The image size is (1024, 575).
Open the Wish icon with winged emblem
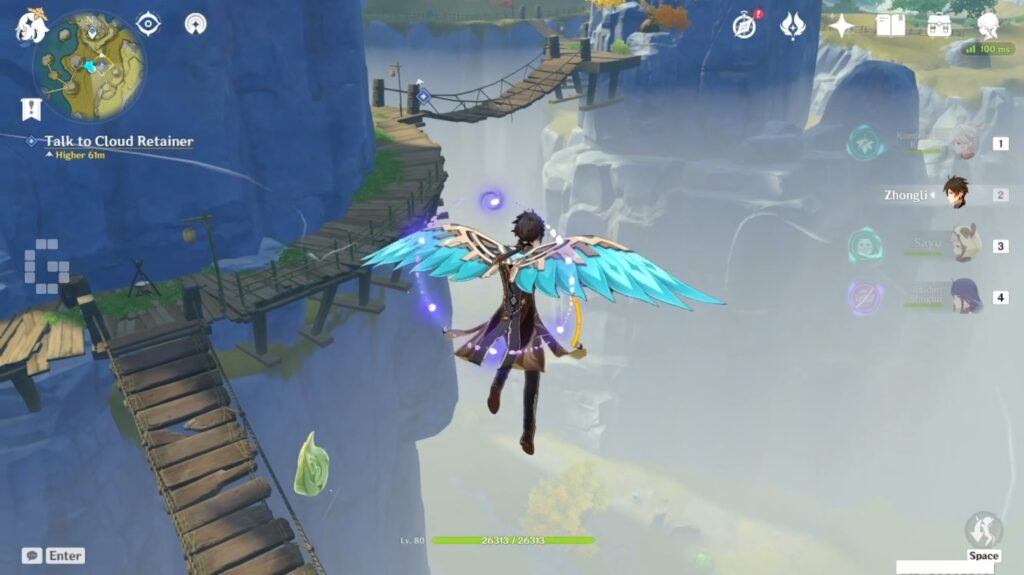coord(793,26)
